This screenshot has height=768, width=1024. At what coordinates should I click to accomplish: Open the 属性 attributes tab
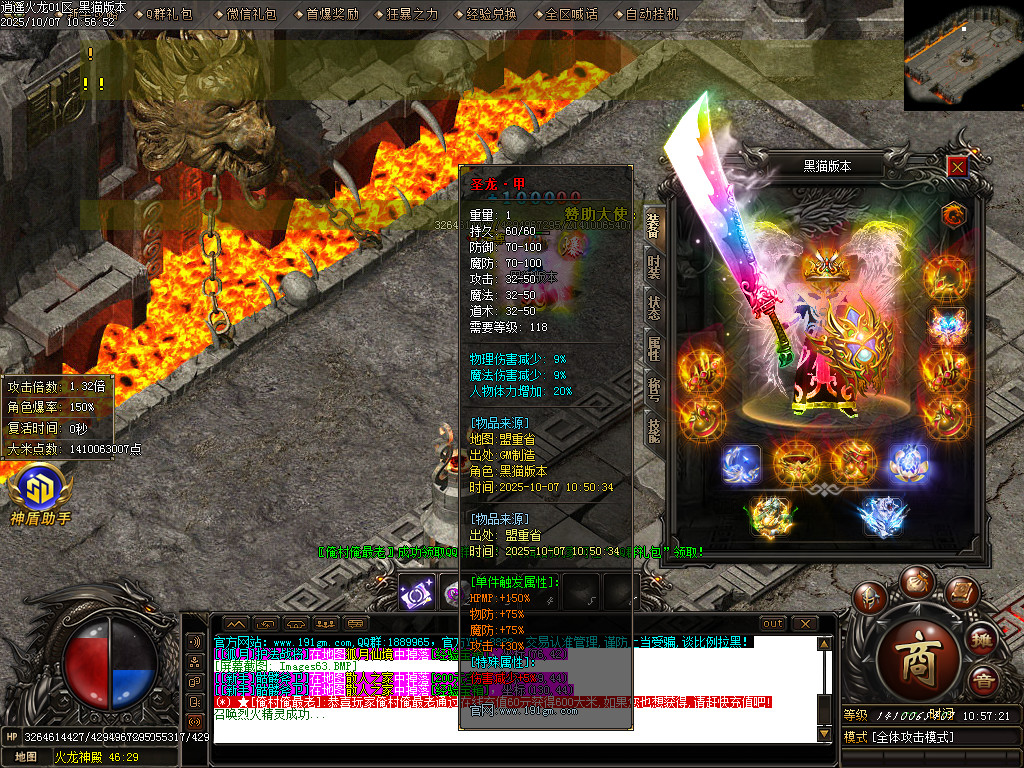[x=653, y=349]
